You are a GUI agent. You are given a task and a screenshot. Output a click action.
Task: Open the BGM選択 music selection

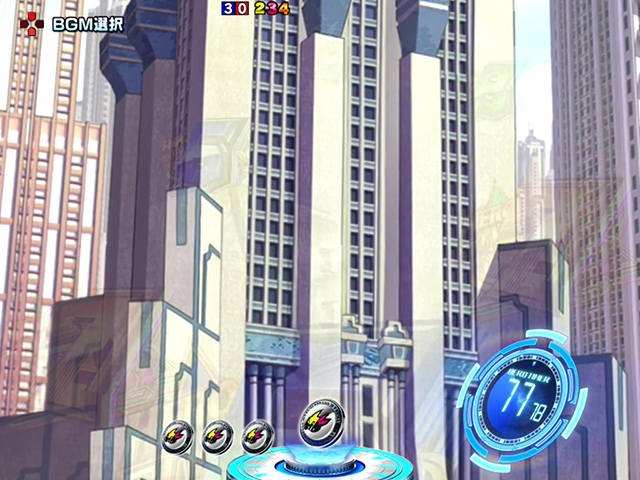click(x=75, y=21)
